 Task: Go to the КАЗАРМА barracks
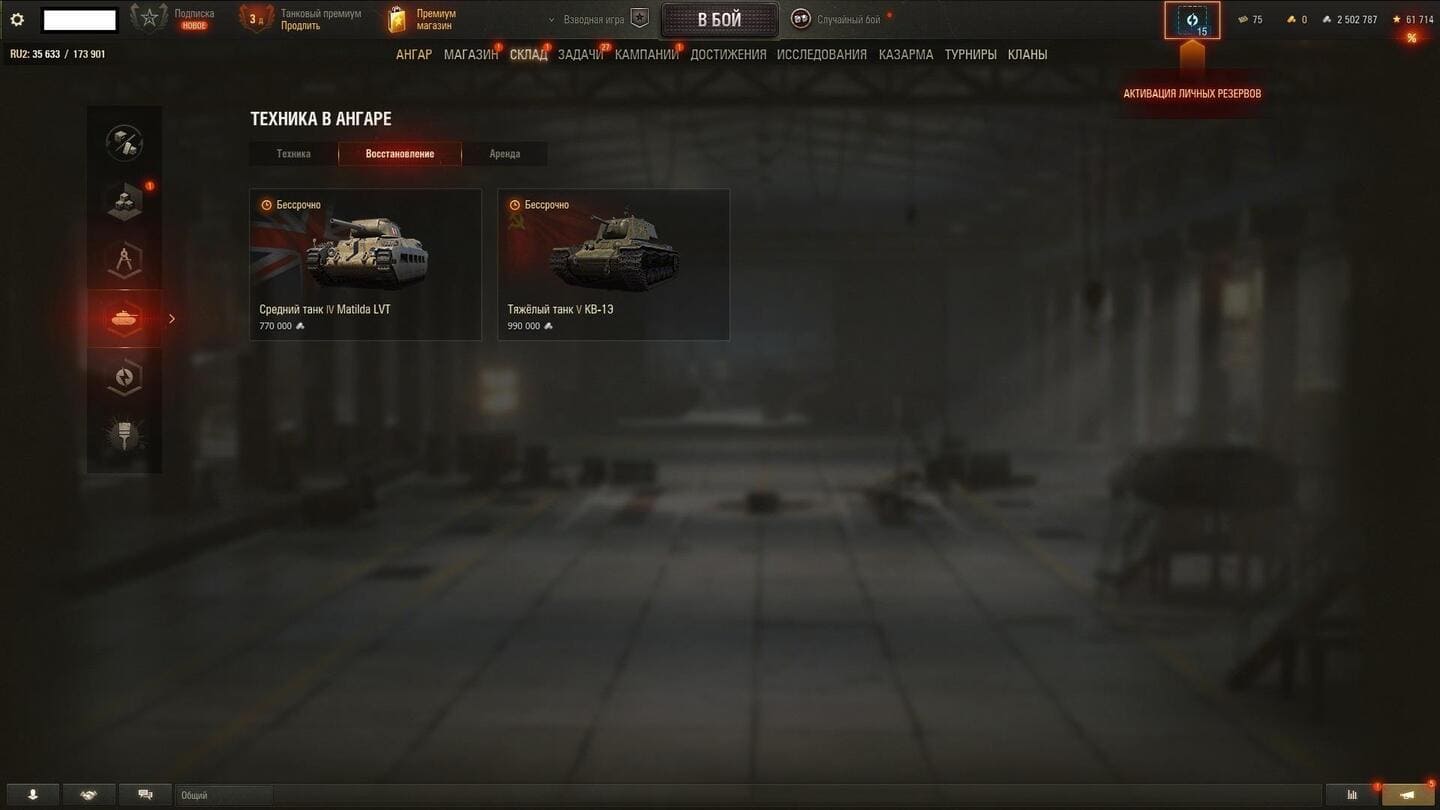[906, 55]
